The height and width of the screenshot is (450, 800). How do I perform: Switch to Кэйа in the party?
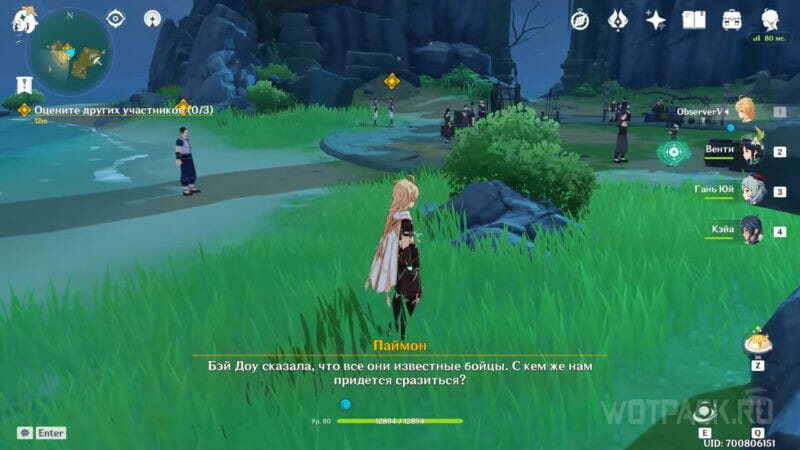point(750,230)
